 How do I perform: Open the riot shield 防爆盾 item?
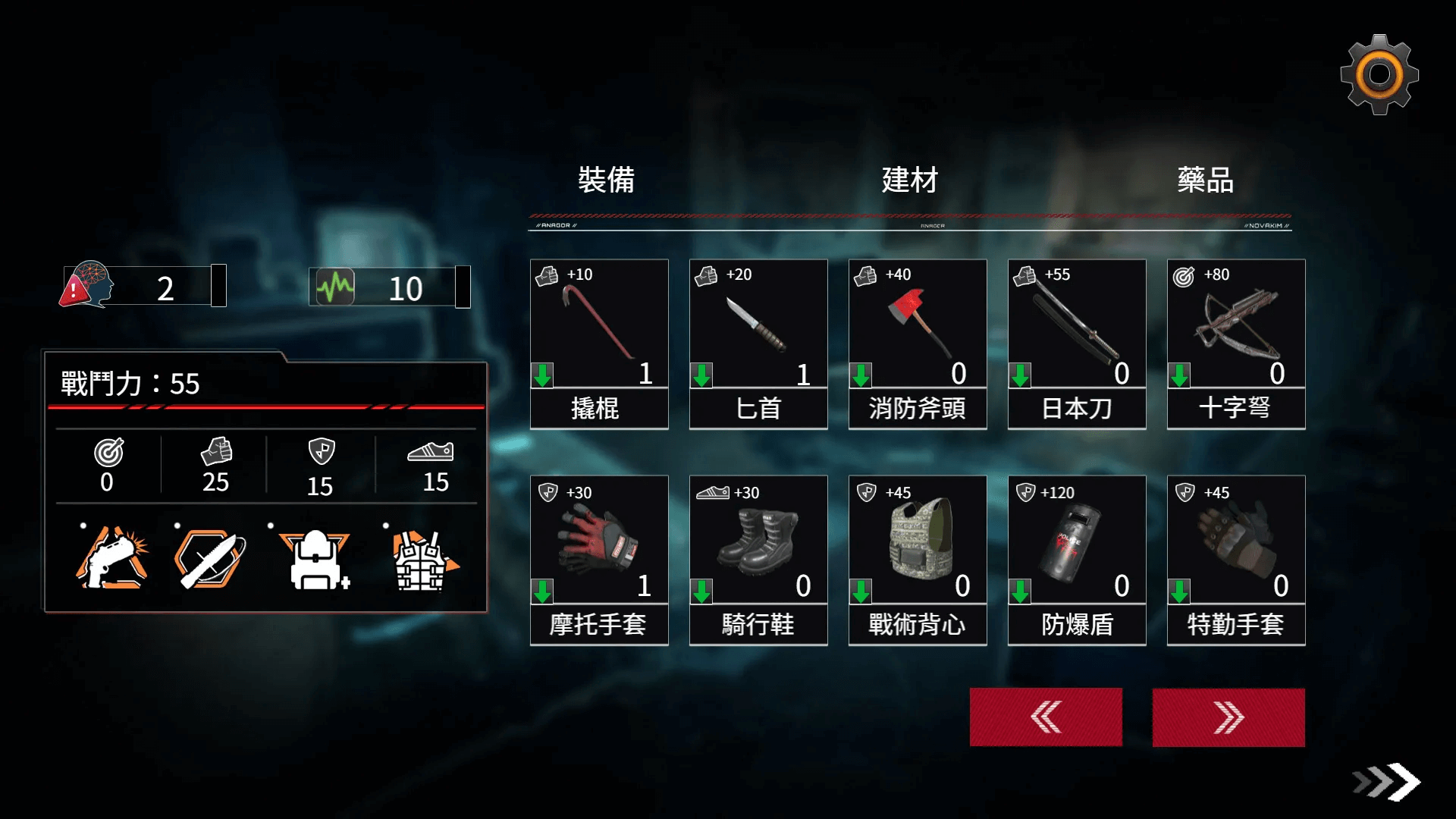1076,542
